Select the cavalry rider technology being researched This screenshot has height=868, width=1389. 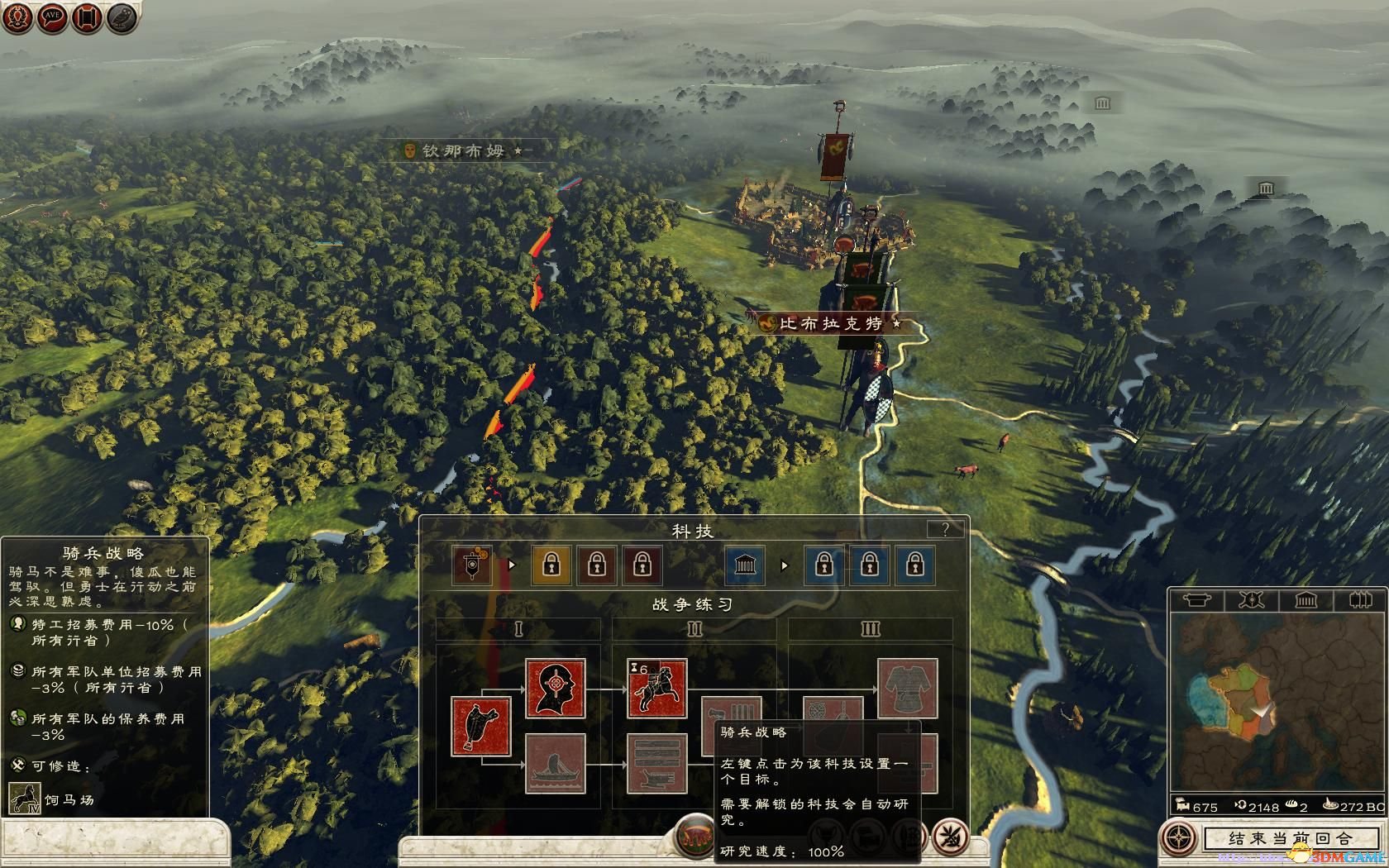656,688
